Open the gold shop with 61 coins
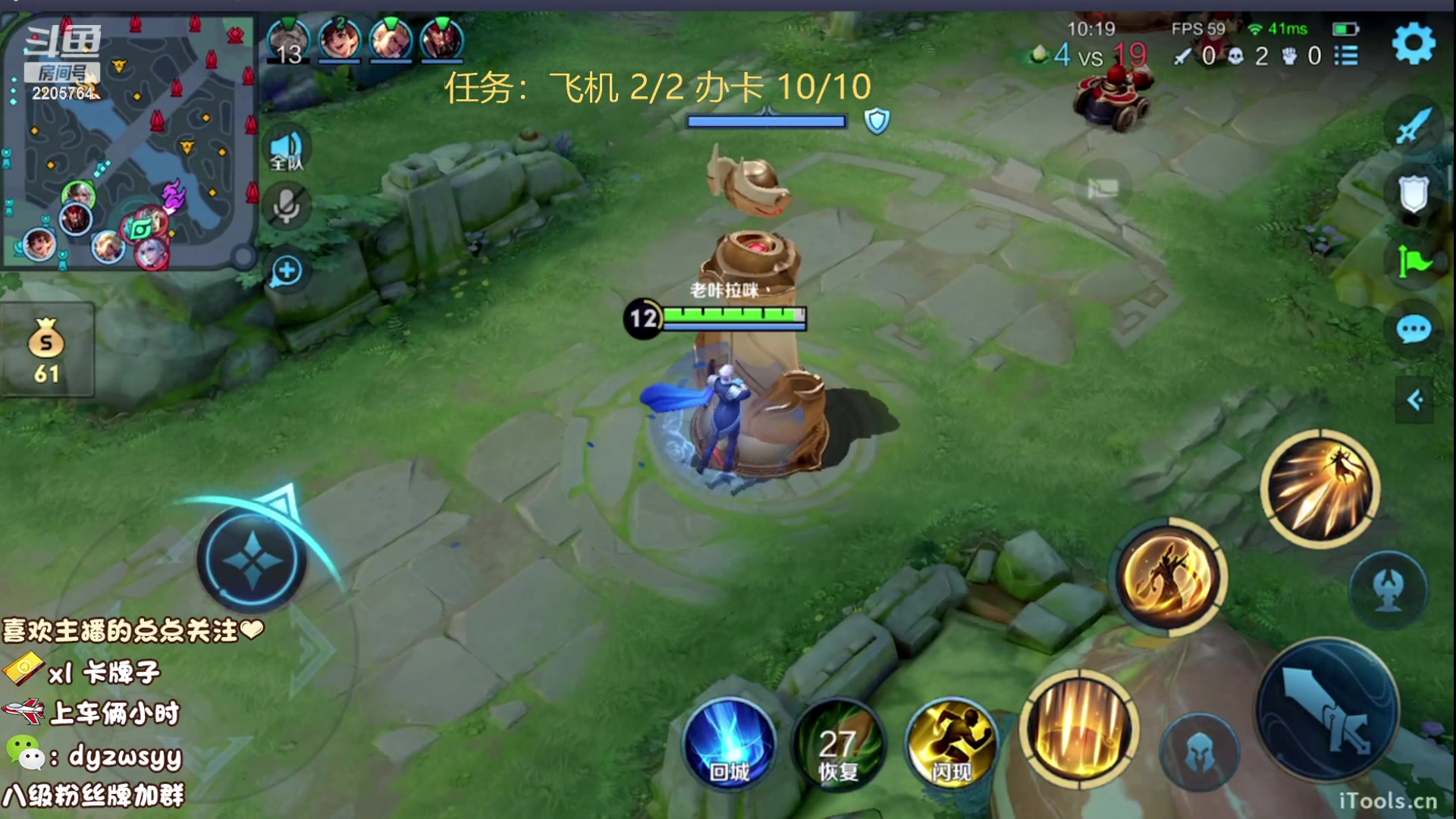The image size is (1456, 819). click(x=47, y=350)
